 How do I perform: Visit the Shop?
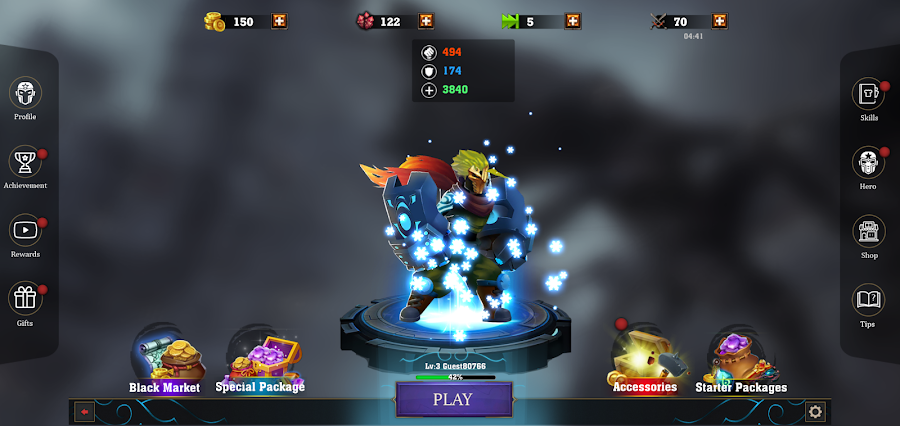click(x=868, y=231)
